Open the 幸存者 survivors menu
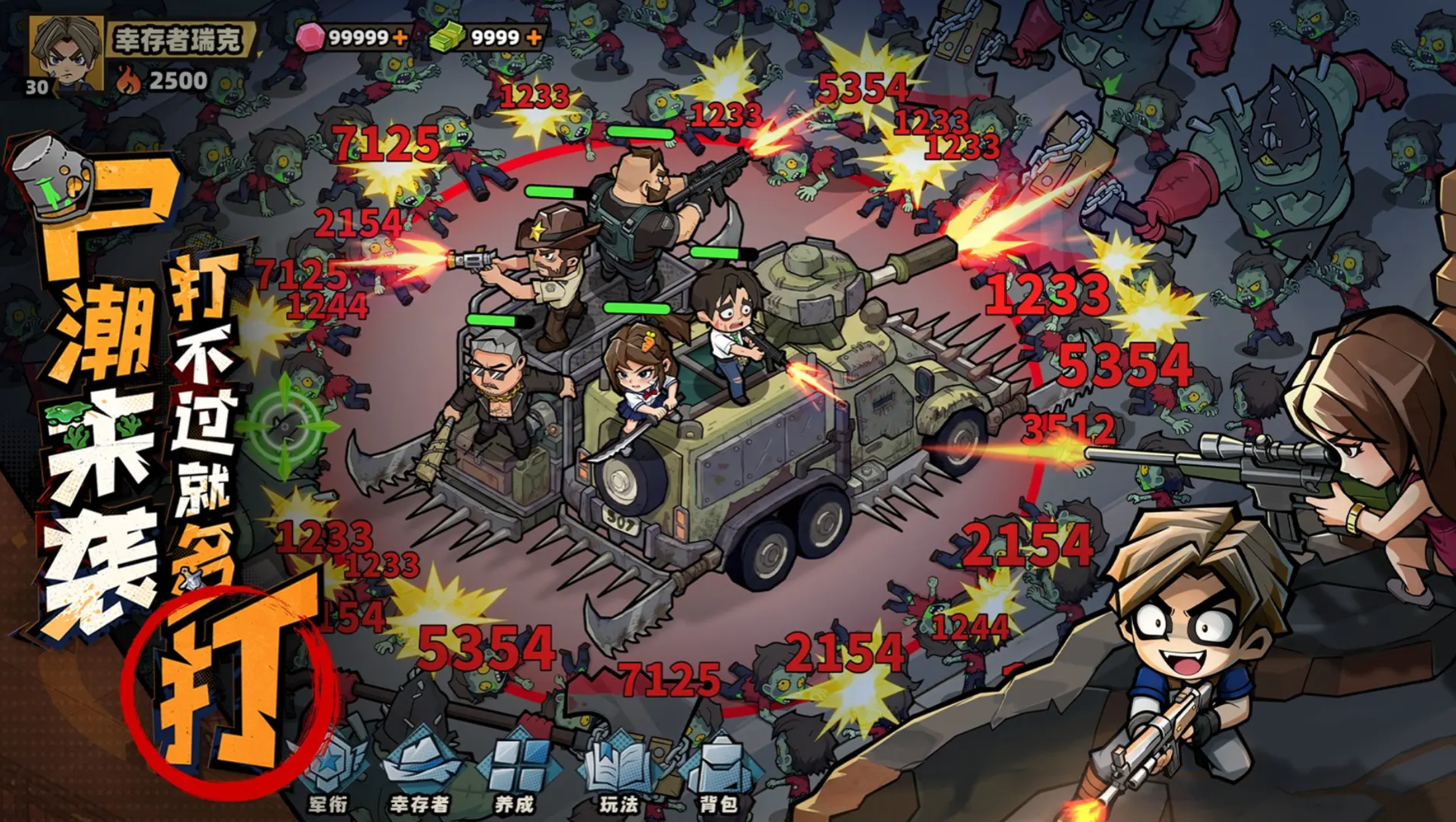 coord(421,773)
